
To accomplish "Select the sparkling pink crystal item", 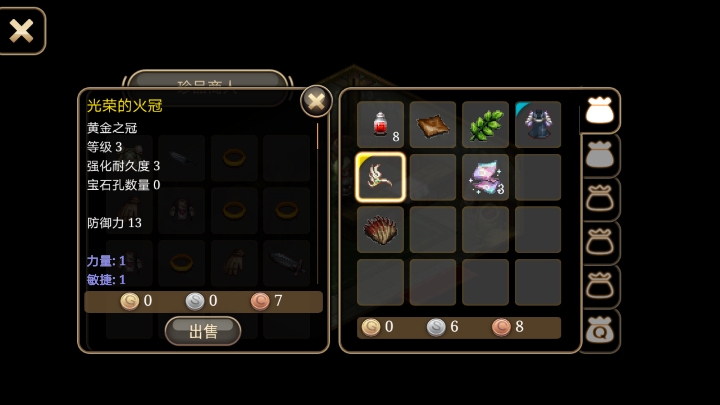I will point(486,177).
